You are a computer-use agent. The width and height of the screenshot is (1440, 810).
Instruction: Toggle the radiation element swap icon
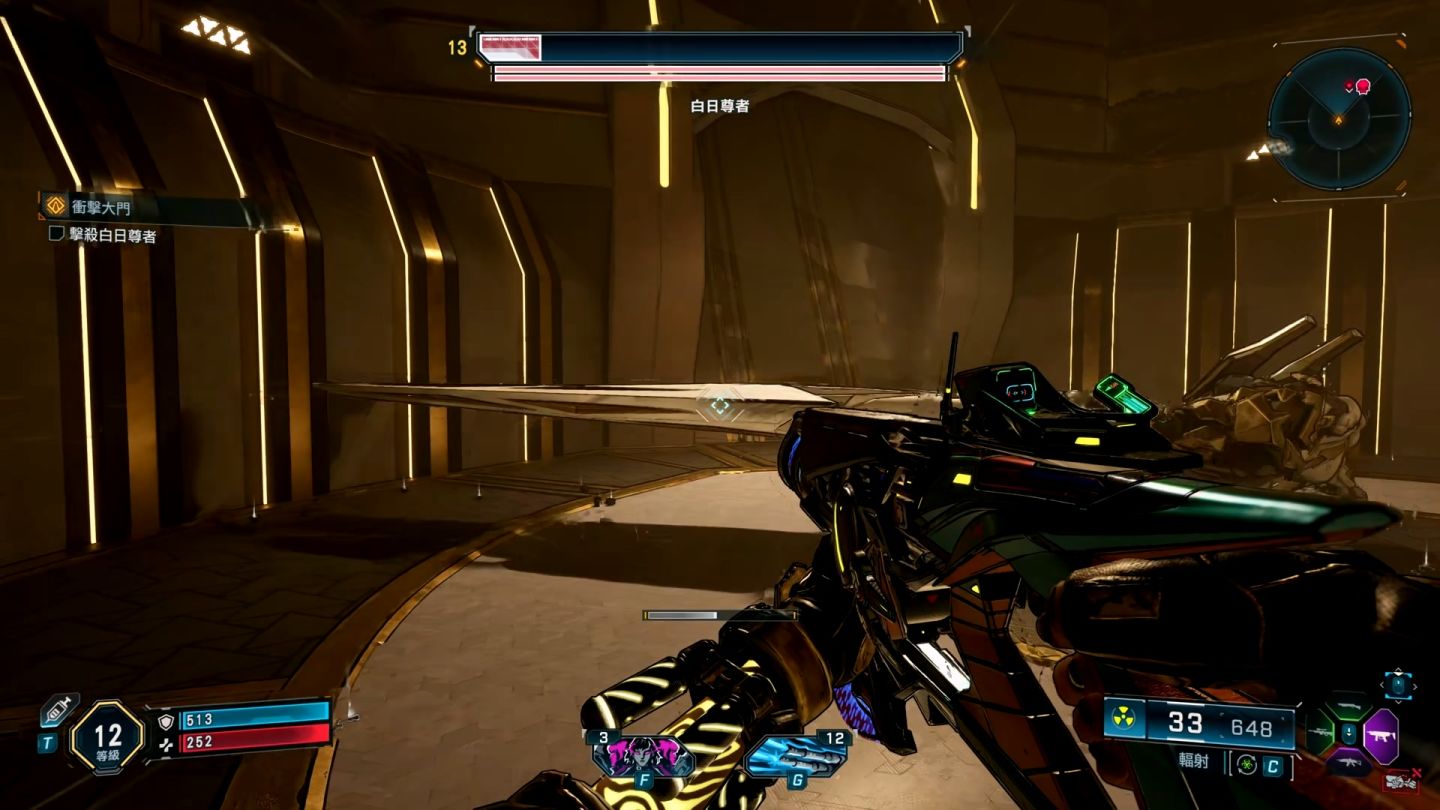1246,766
